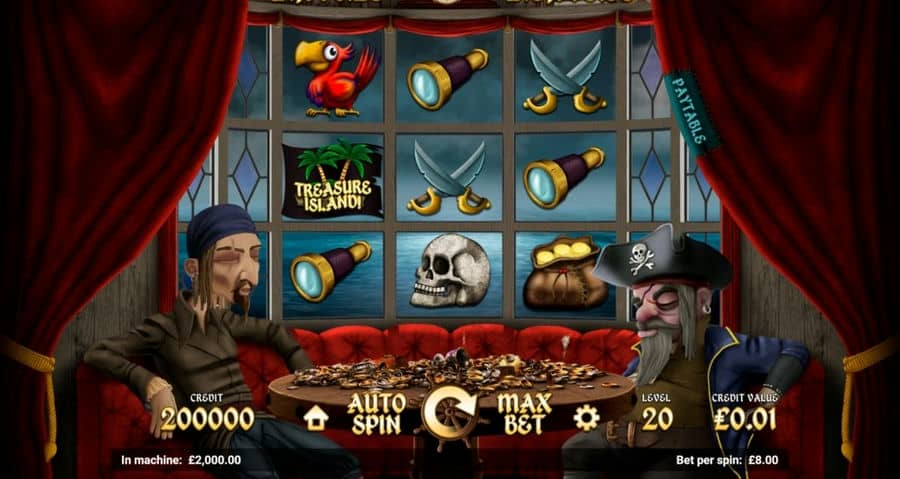Adjust the bet Level value
This screenshot has width=900, height=479.
(x=656, y=418)
